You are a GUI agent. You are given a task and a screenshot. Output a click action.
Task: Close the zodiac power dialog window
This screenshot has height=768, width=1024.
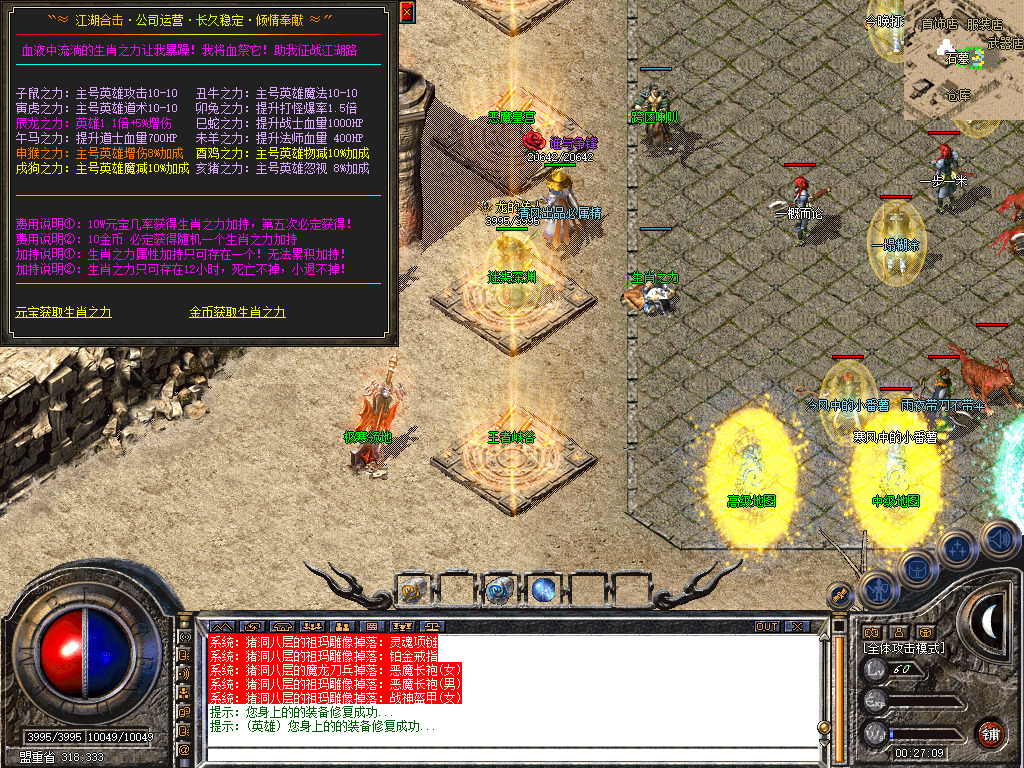coord(406,12)
